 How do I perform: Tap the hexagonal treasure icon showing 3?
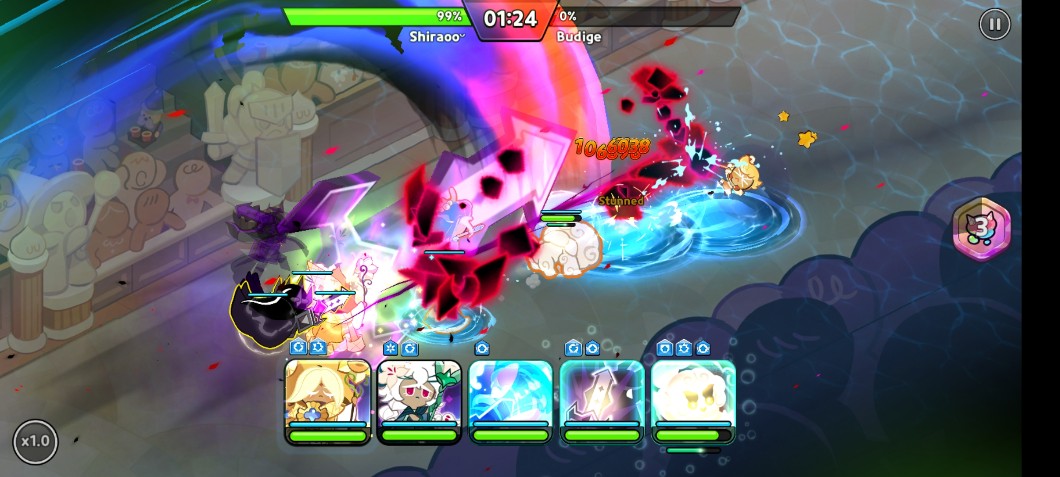(x=982, y=229)
